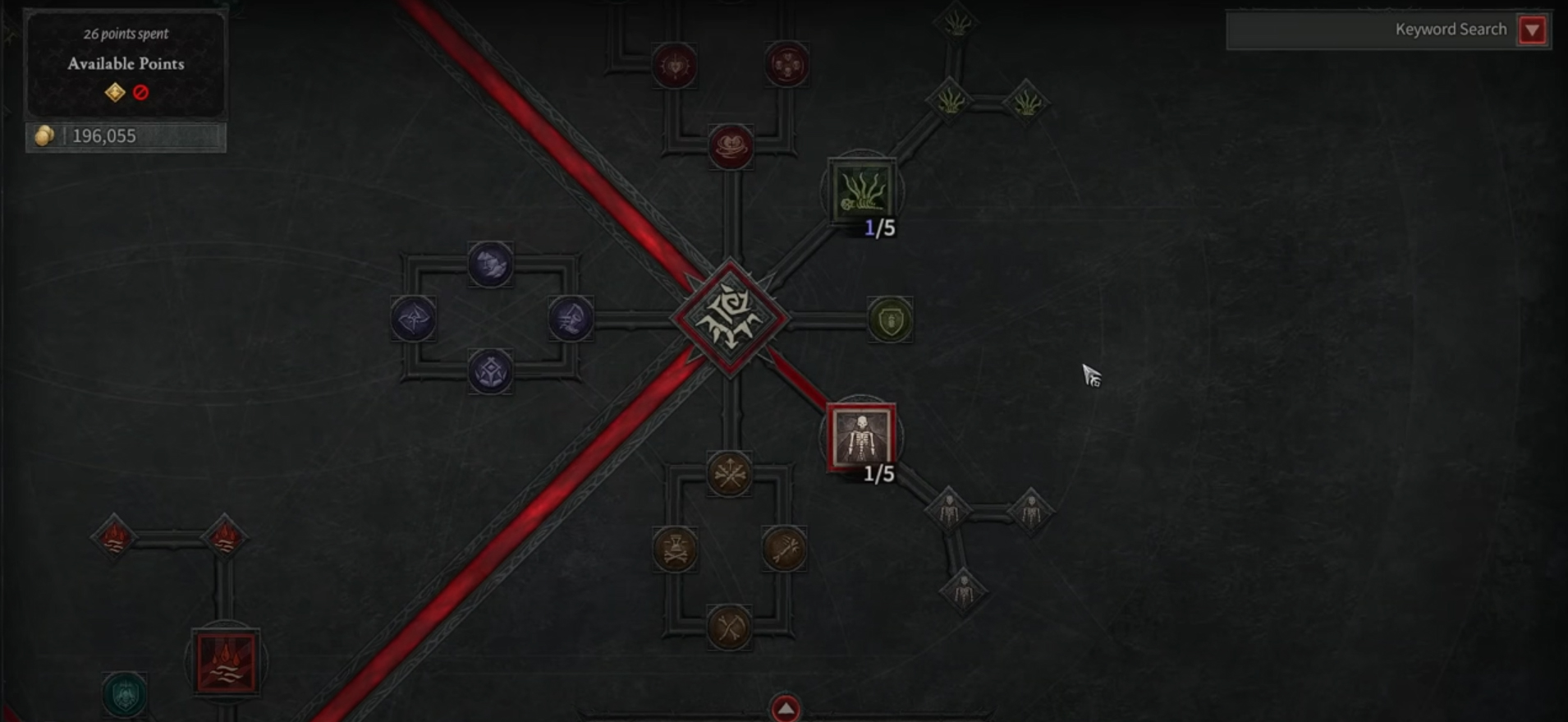The image size is (1568, 722).
Task: Click the green shield passive node
Action: click(892, 320)
